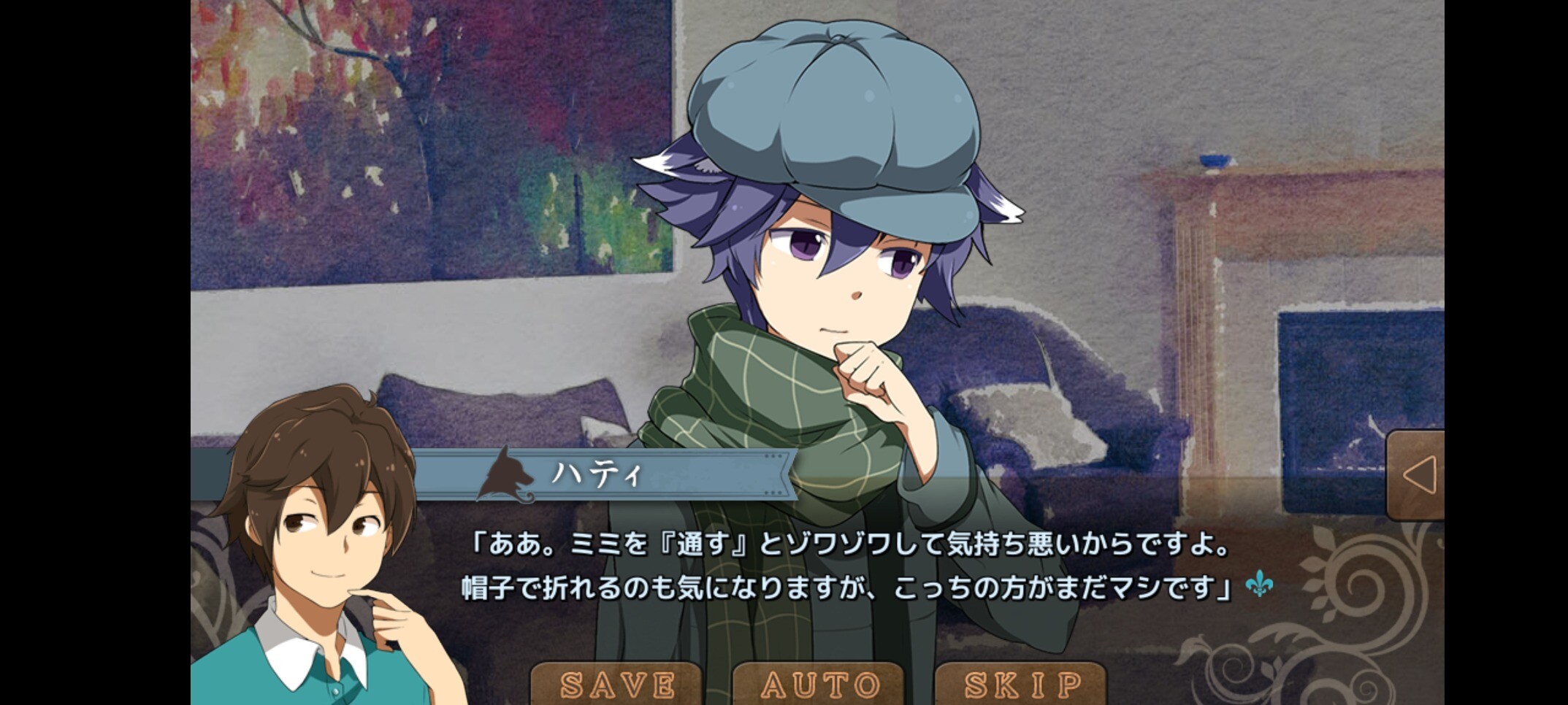Enable AUTO text advance
The height and width of the screenshot is (705, 1568).
(819, 685)
